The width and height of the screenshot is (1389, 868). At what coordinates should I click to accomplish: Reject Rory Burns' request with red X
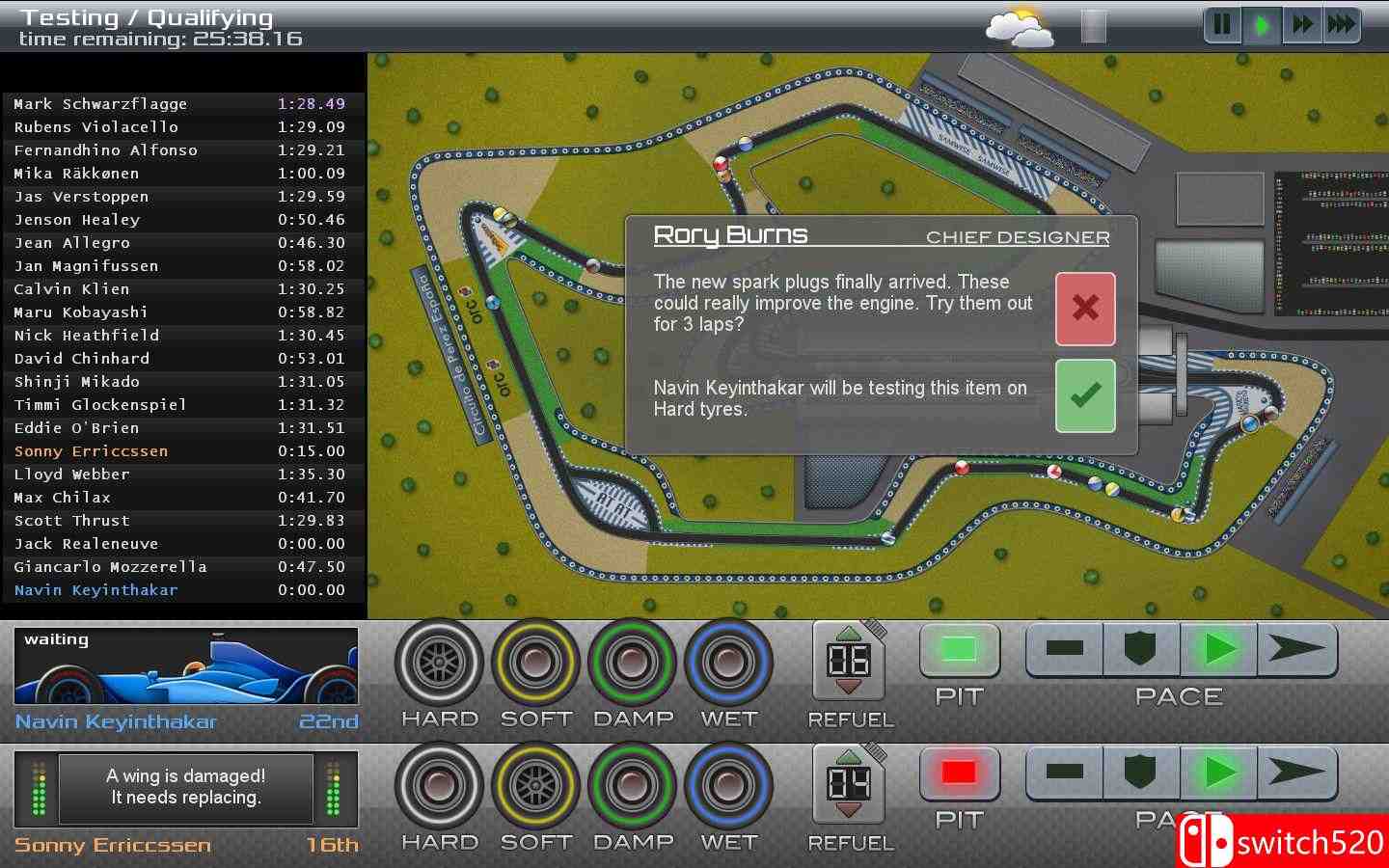pos(1085,309)
